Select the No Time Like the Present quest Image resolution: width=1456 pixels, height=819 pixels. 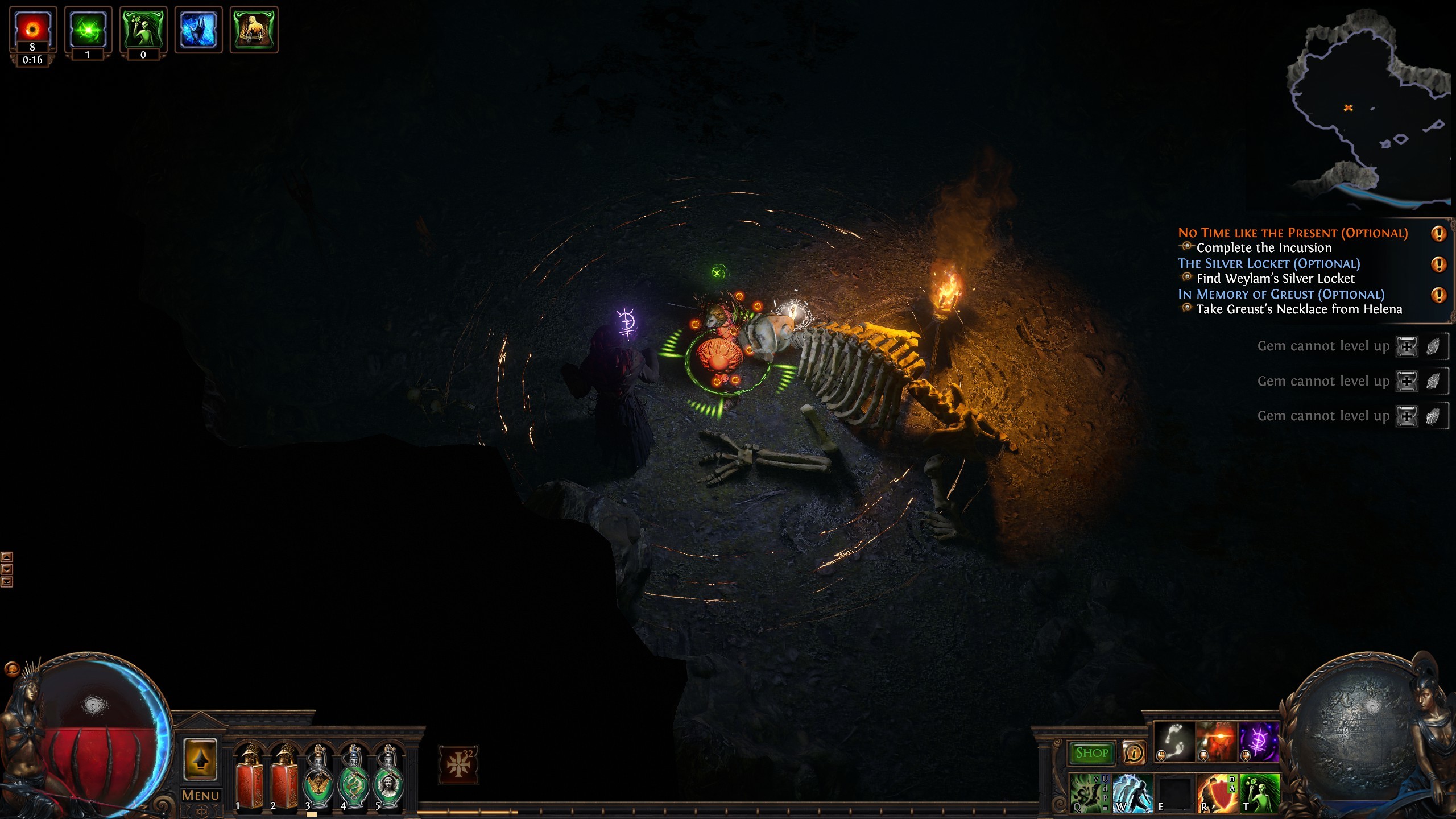1292,233
